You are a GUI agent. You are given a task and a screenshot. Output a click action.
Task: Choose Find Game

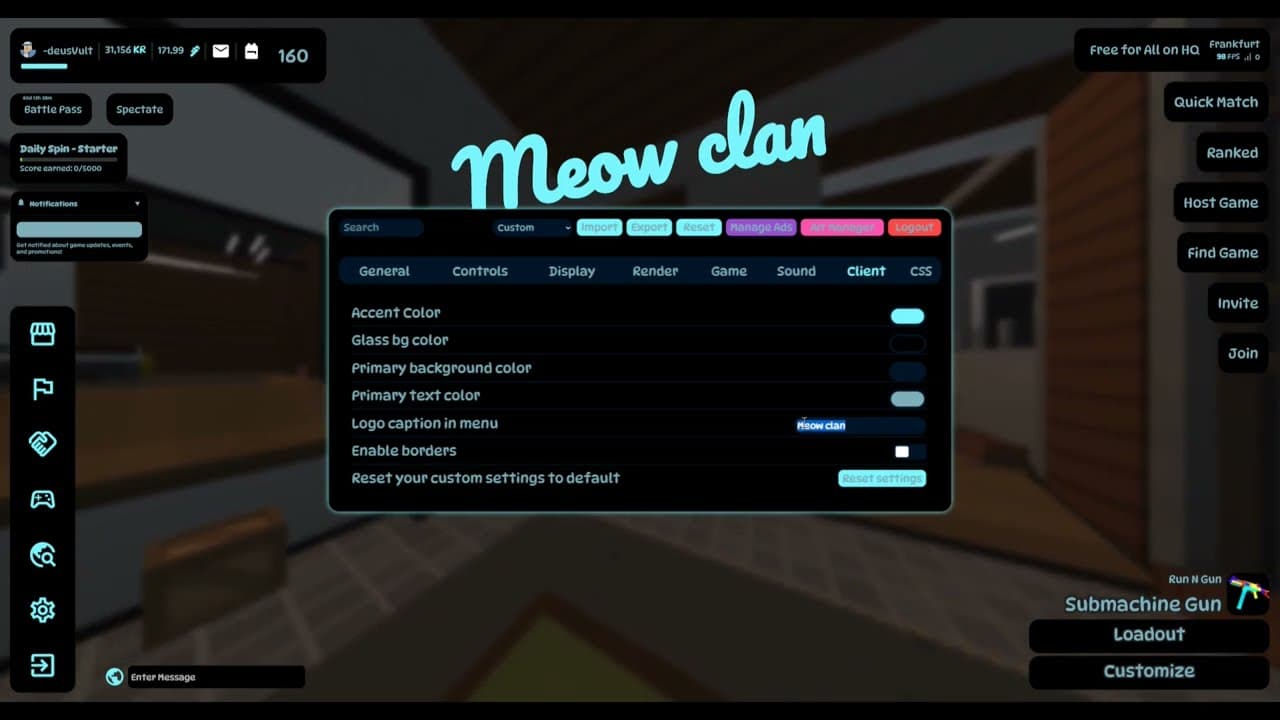click(x=1222, y=253)
